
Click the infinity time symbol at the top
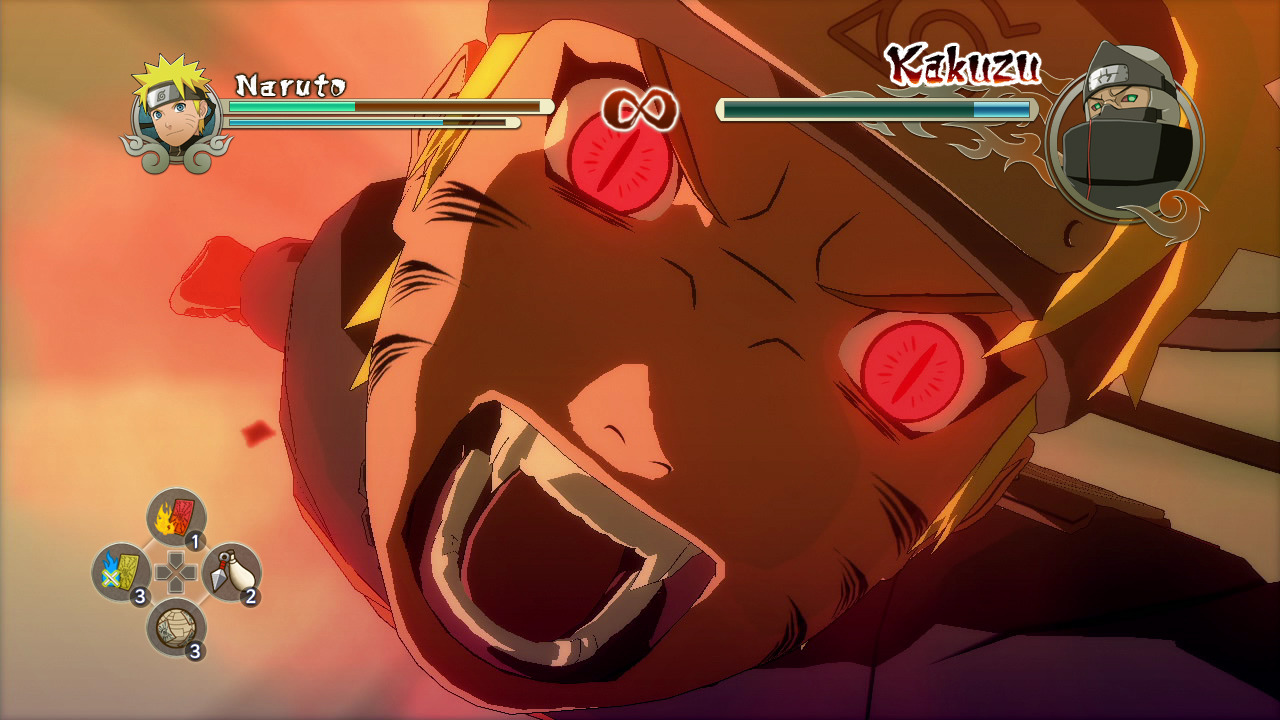click(x=640, y=110)
